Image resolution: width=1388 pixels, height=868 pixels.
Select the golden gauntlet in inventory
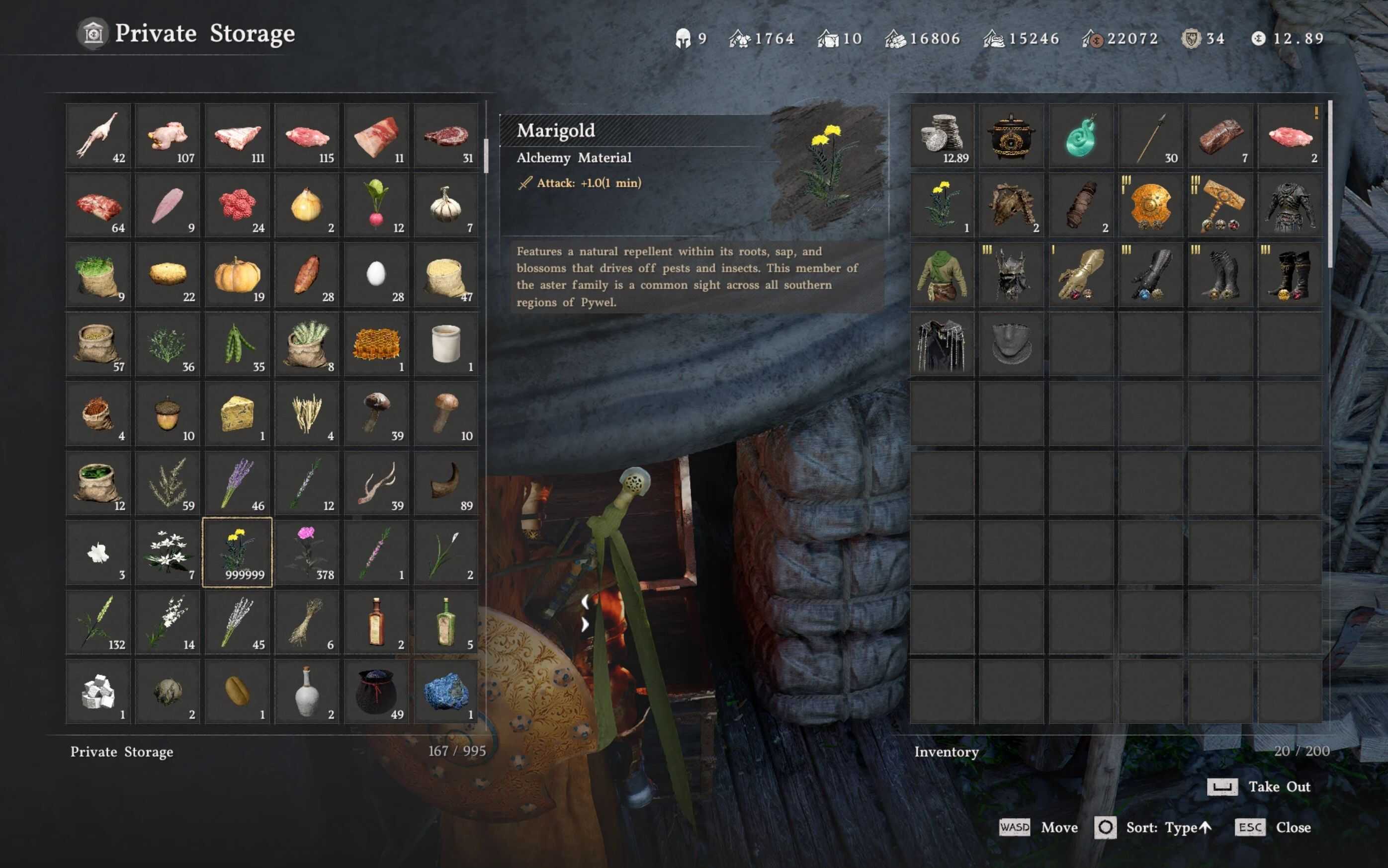pos(1081,275)
